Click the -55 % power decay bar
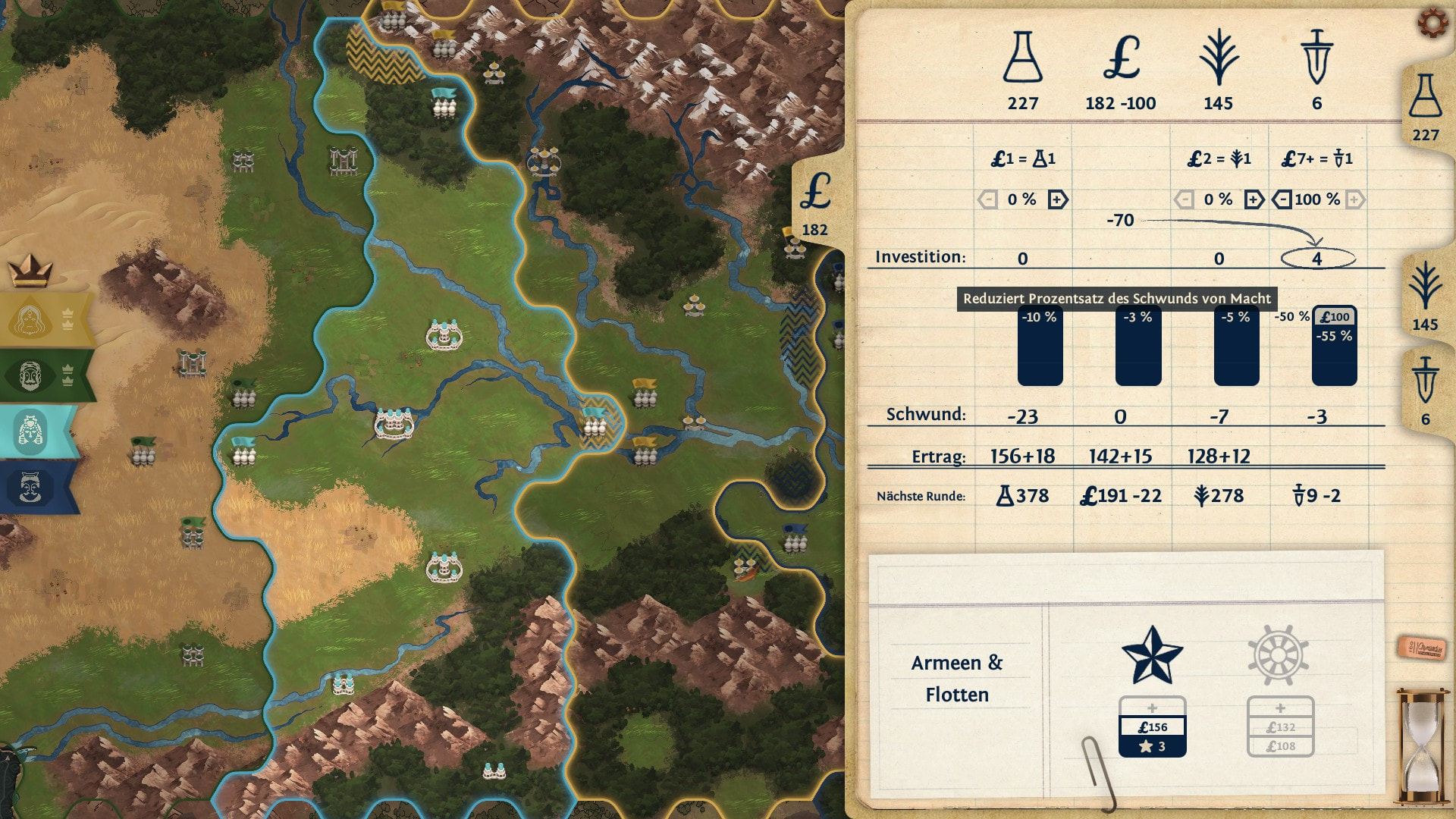Image resolution: width=1456 pixels, height=819 pixels. (1334, 354)
